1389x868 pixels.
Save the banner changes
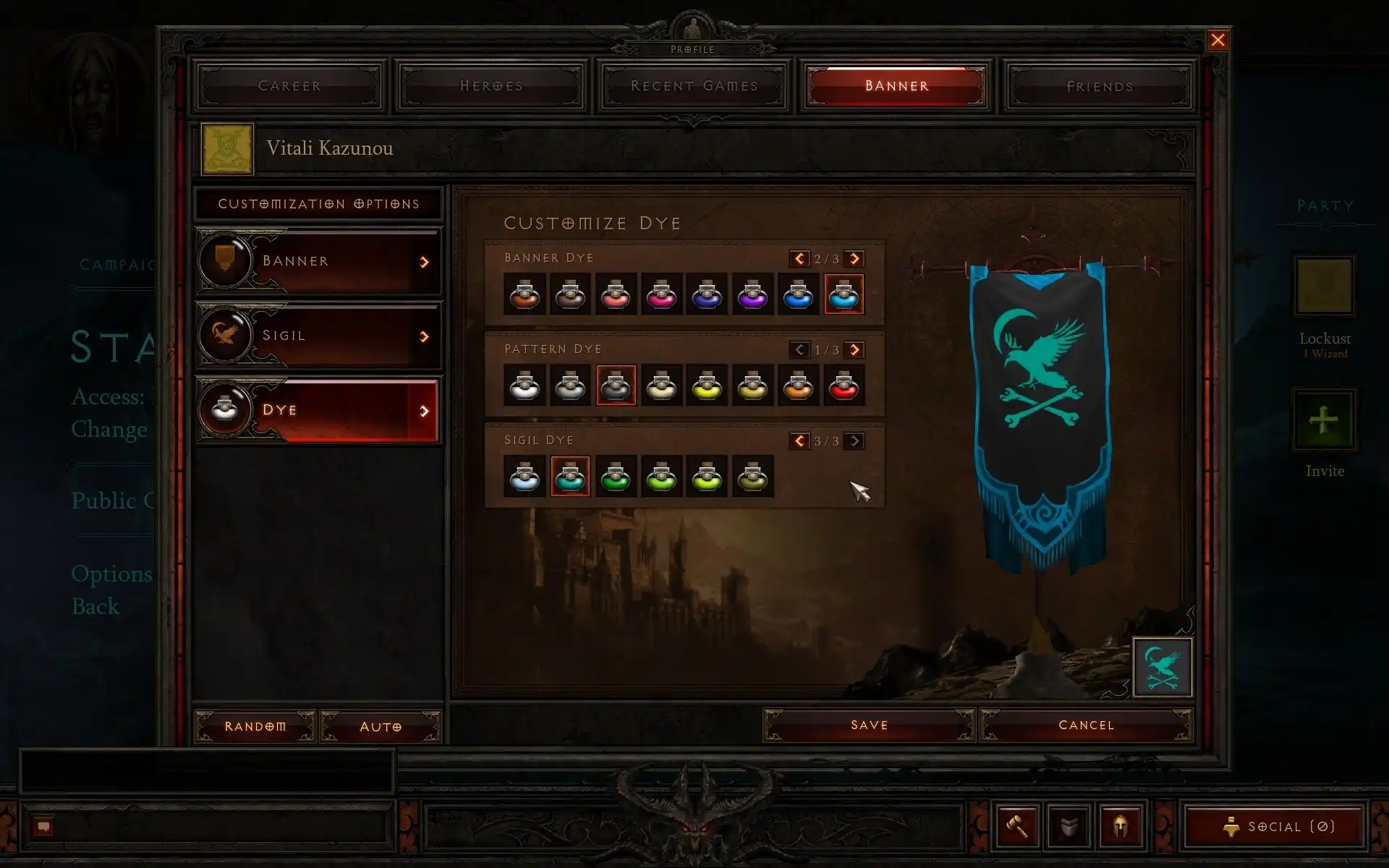pos(869,725)
